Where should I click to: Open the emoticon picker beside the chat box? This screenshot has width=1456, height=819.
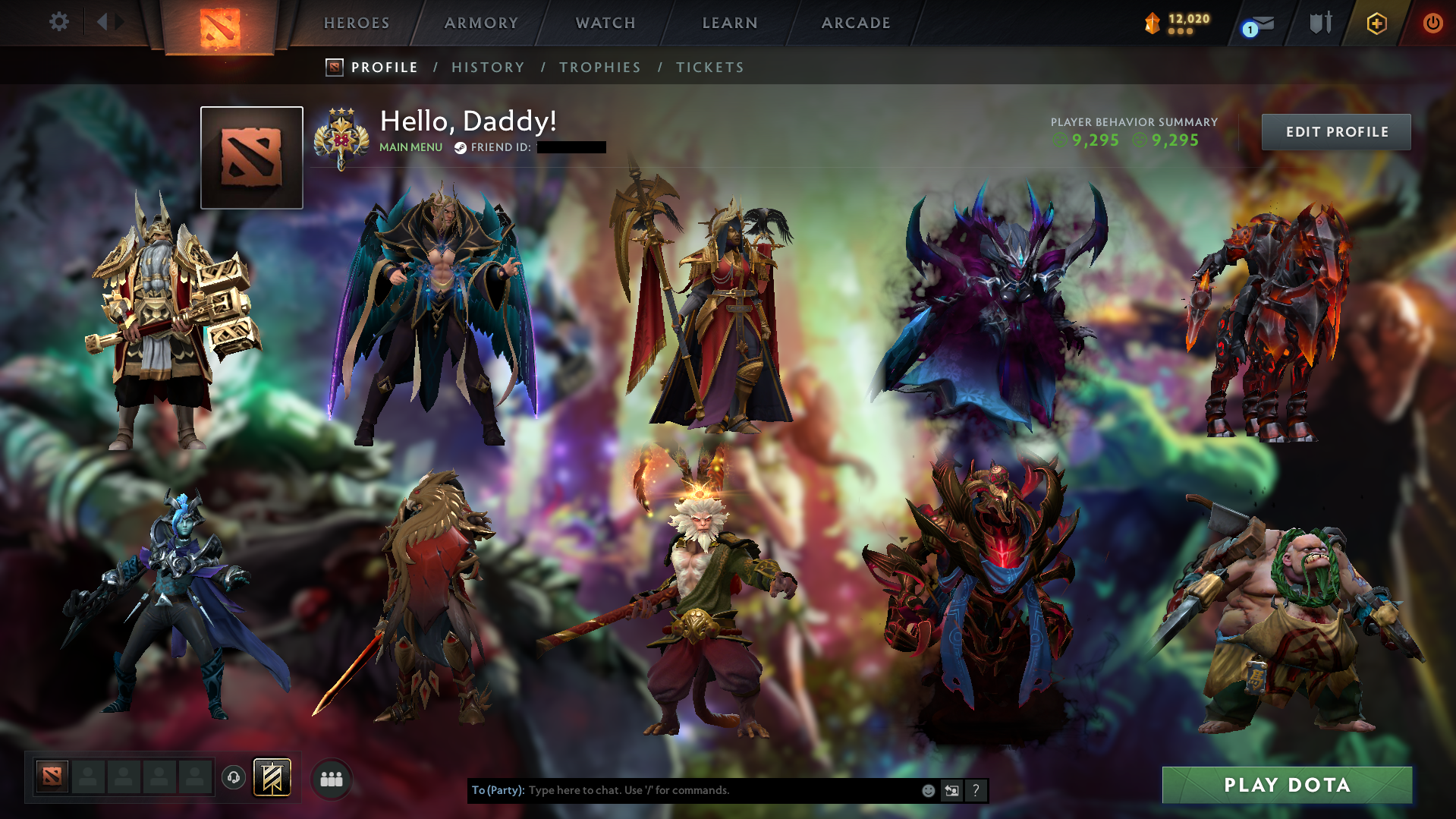[928, 790]
